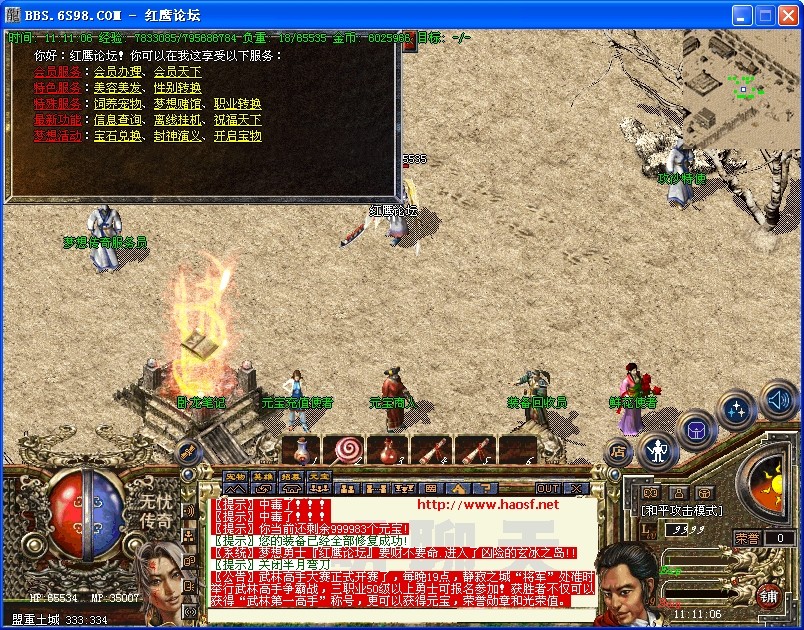This screenshot has height=630, width=804.
Task: Open the skills sparkle round button
Action: pos(737,409)
